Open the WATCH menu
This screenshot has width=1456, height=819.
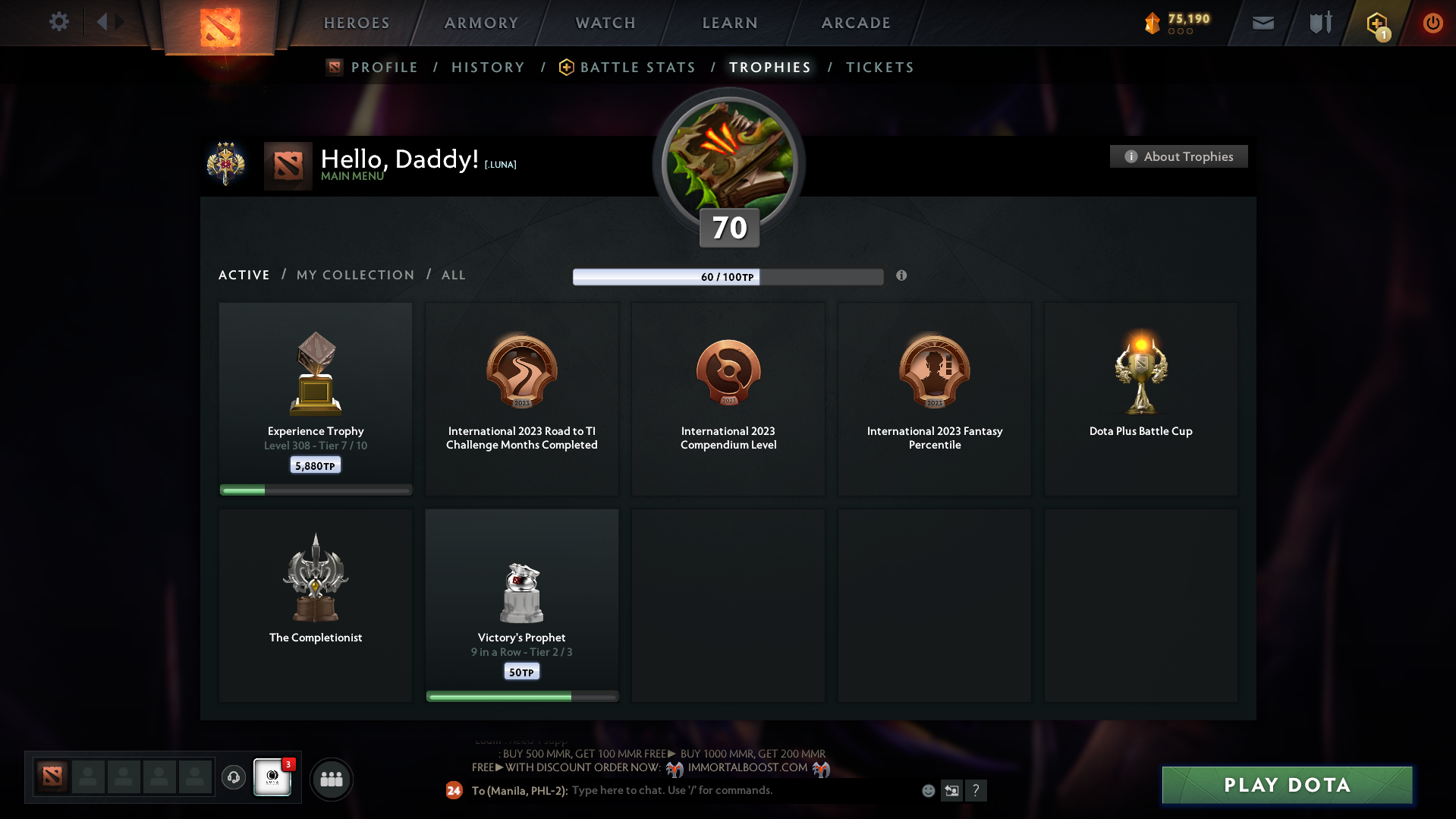pos(605,23)
